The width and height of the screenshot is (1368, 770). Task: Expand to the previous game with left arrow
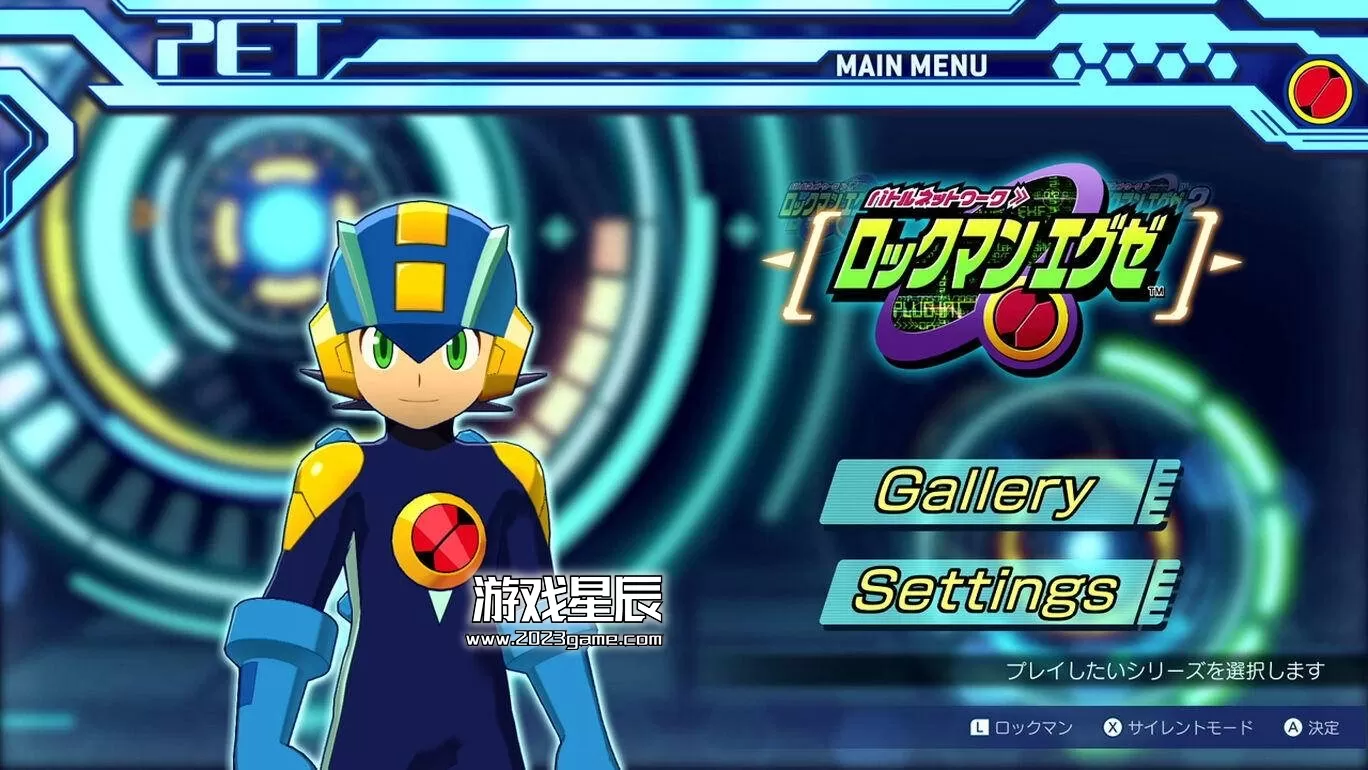click(779, 262)
